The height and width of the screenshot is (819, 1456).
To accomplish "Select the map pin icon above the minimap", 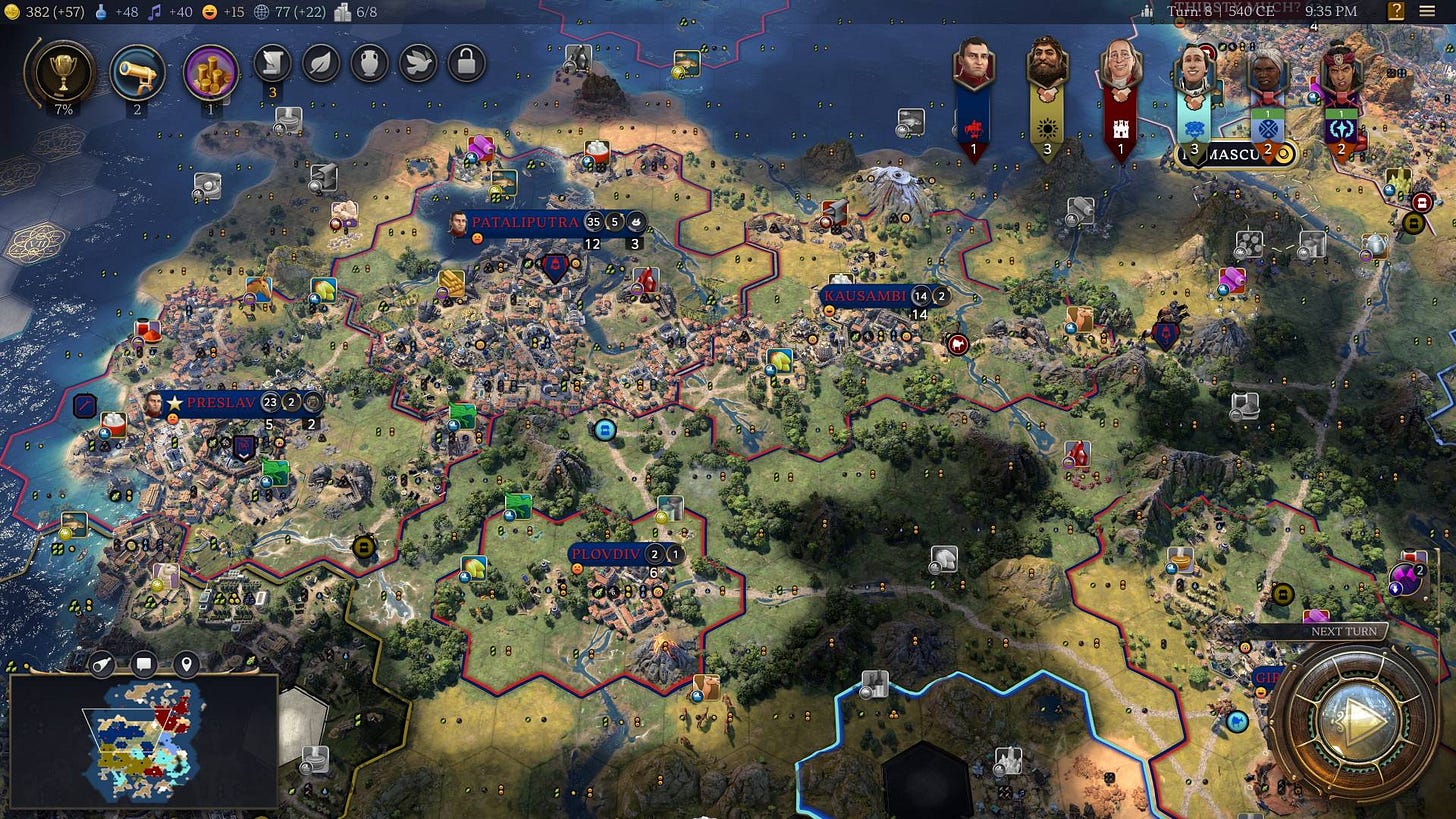I will pos(185,664).
